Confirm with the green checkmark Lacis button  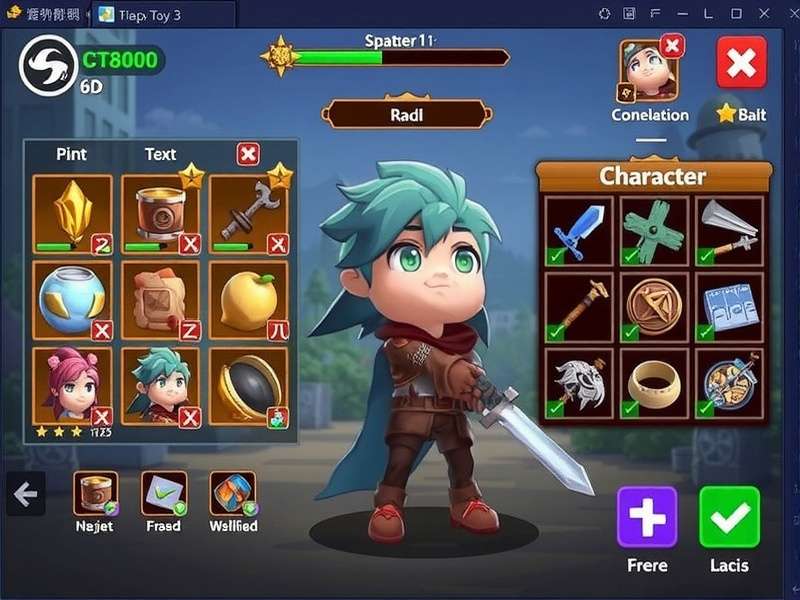tap(729, 516)
